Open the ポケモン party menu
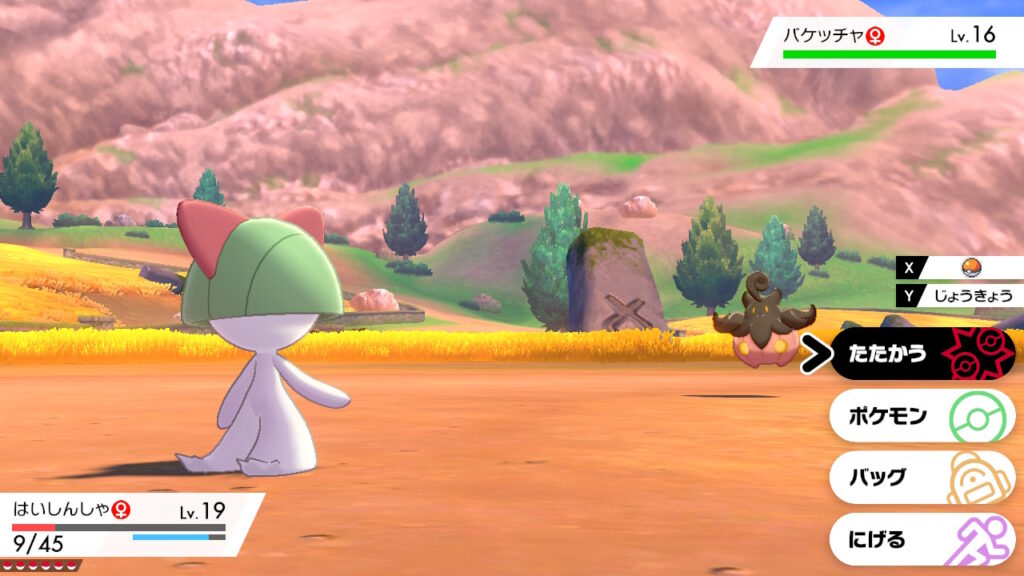 pyautogui.click(x=920, y=416)
